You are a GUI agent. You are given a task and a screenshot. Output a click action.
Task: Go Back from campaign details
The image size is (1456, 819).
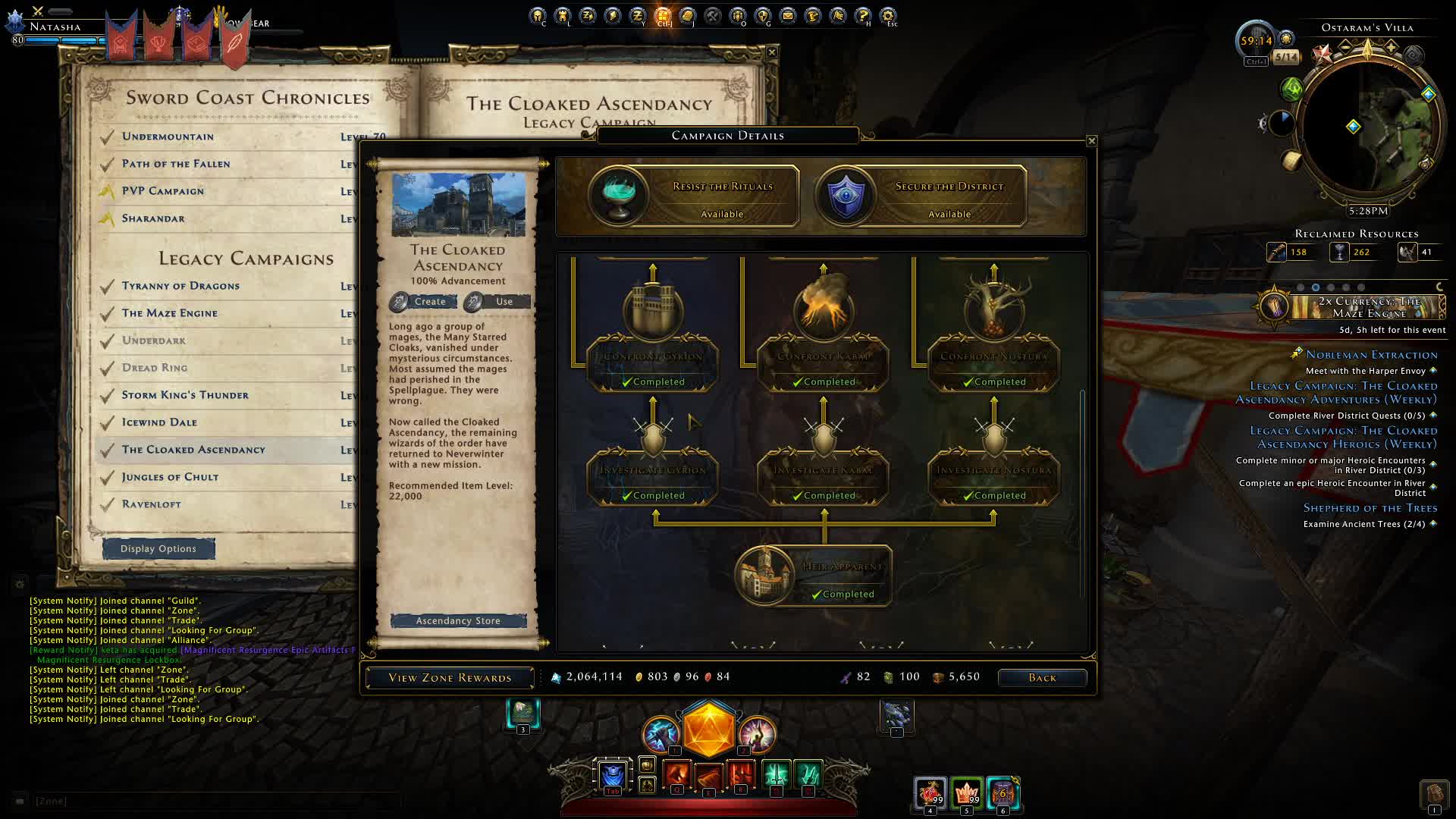pos(1042,678)
